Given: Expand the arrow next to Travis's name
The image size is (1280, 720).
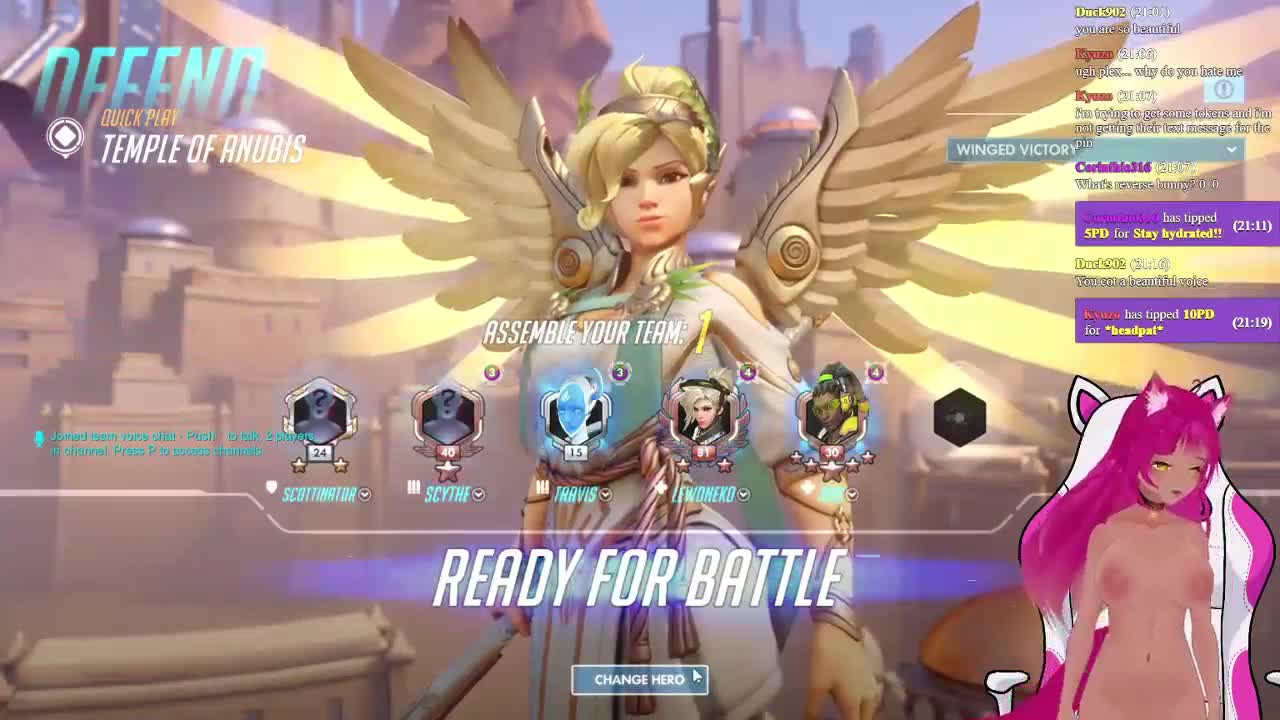Looking at the screenshot, I should pyautogui.click(x=605, y=495).
